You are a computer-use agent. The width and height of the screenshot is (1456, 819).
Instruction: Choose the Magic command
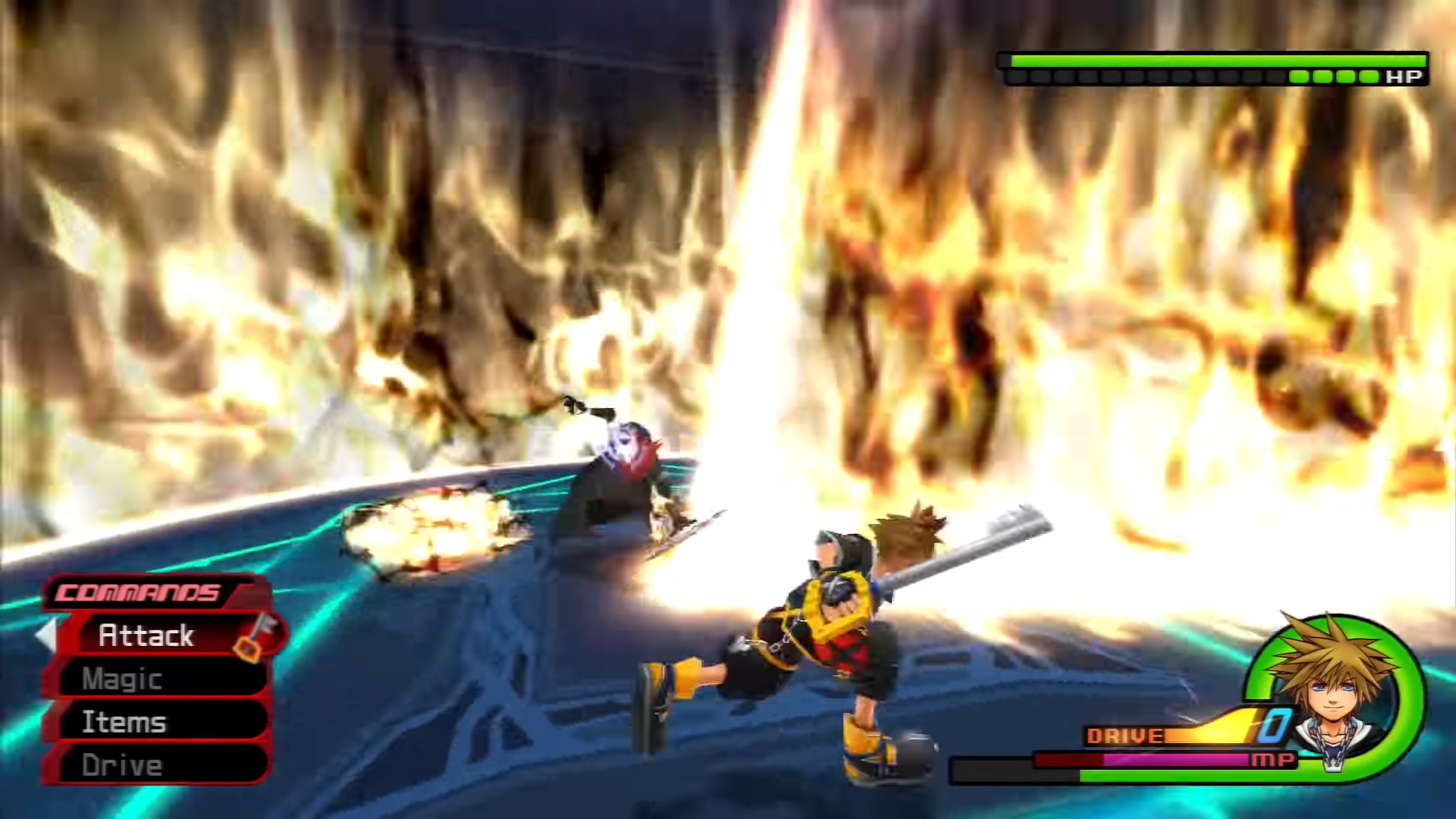(123, 679)
